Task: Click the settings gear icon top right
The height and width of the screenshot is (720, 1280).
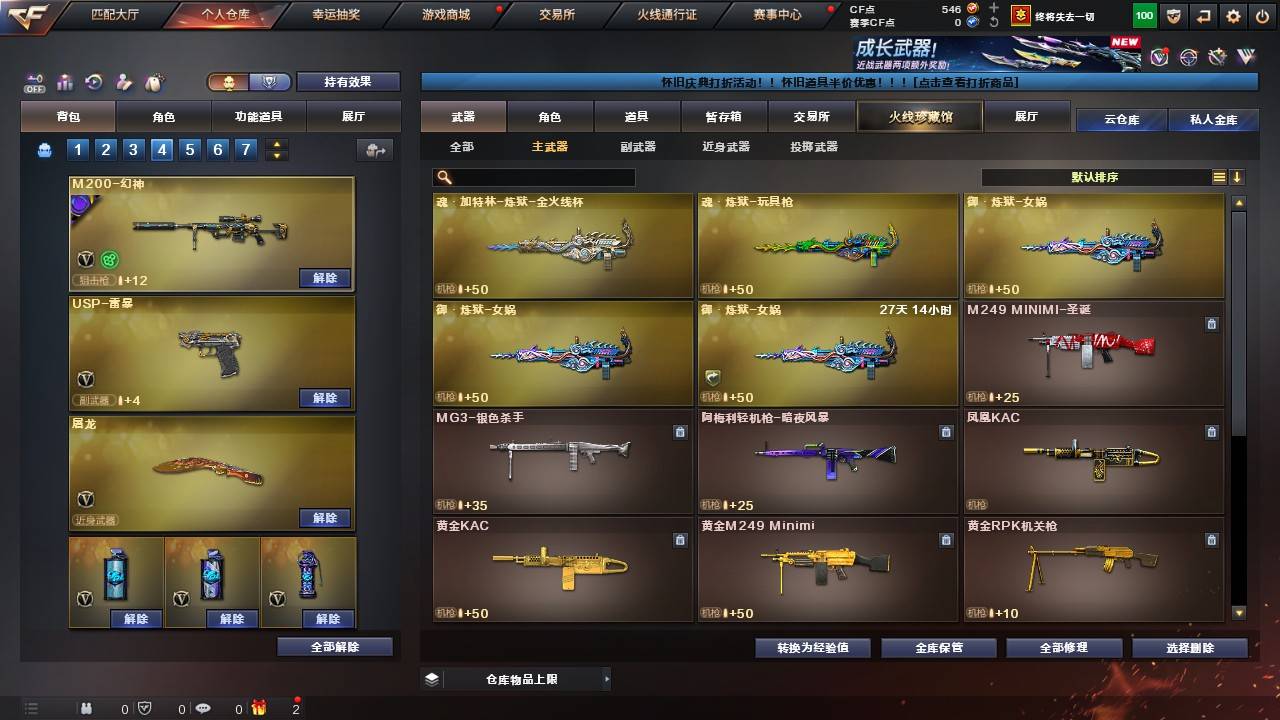Action: click(1232, 15)
